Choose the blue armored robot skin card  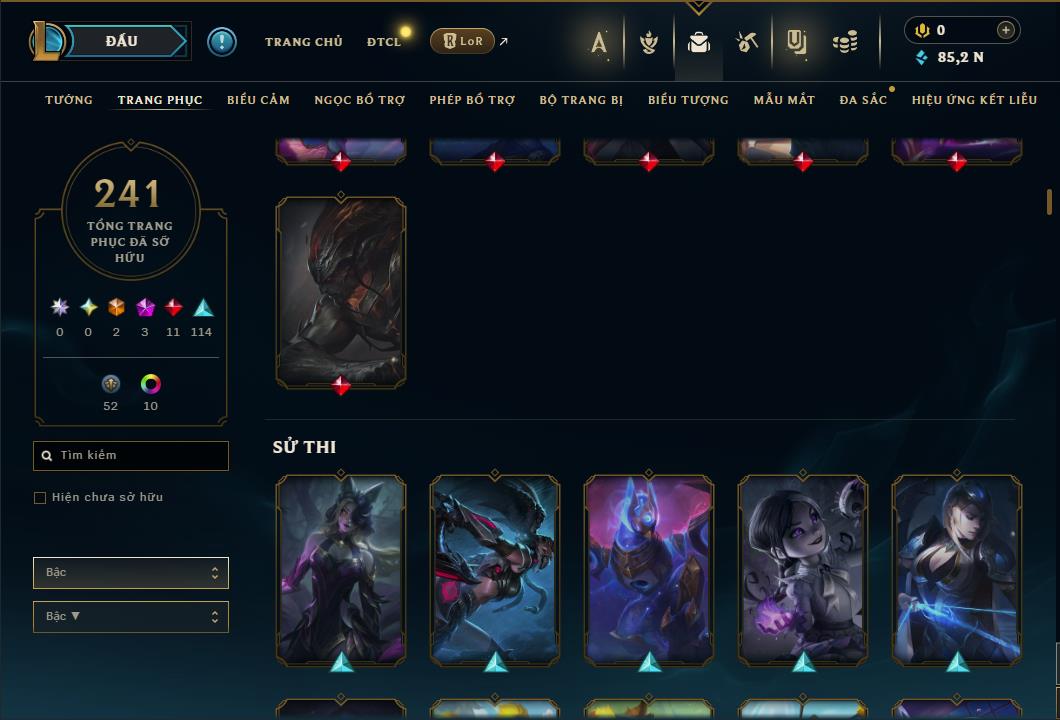click(649, 568)
